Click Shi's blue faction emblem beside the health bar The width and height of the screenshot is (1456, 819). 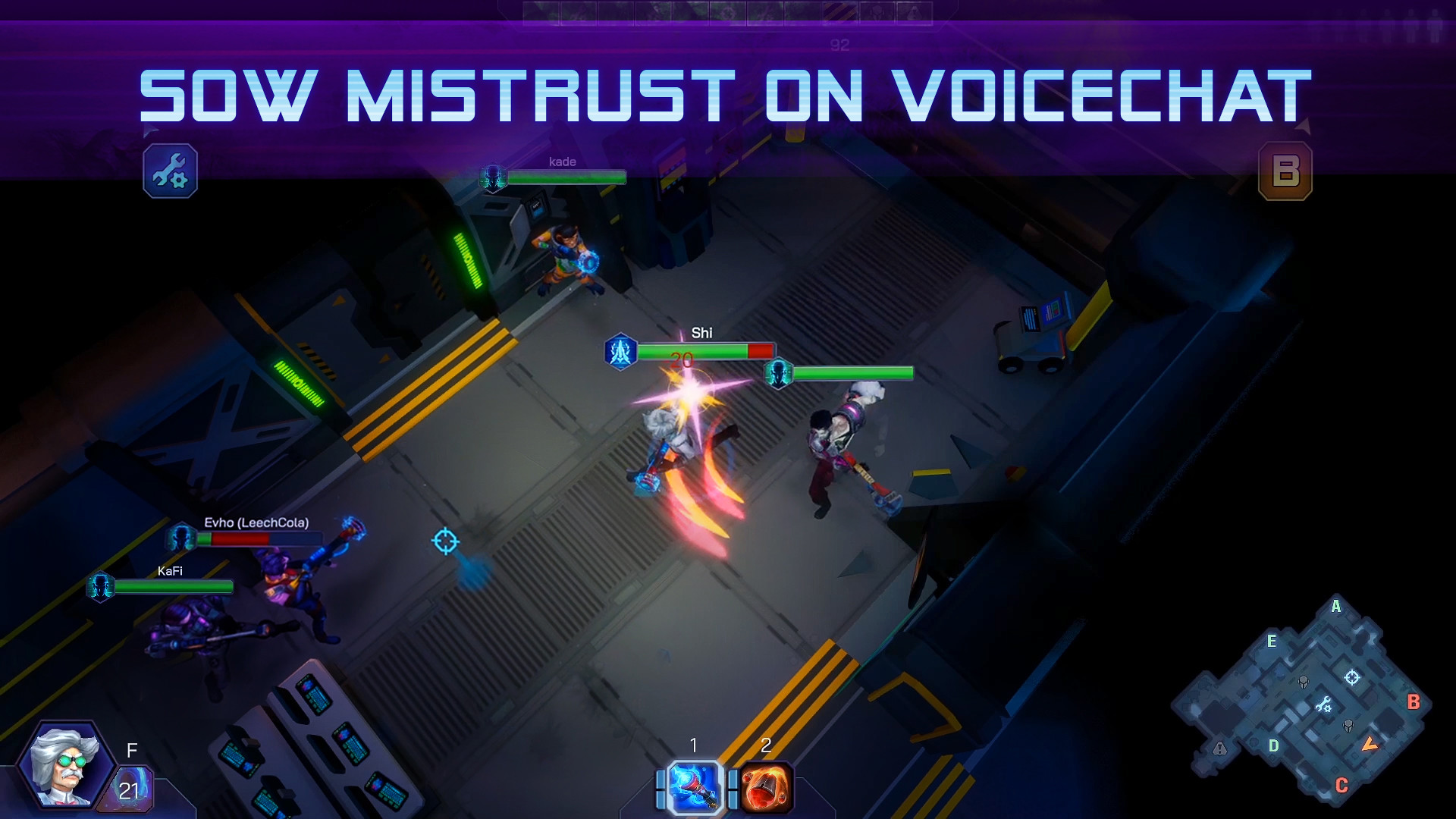tap(621, 351)
